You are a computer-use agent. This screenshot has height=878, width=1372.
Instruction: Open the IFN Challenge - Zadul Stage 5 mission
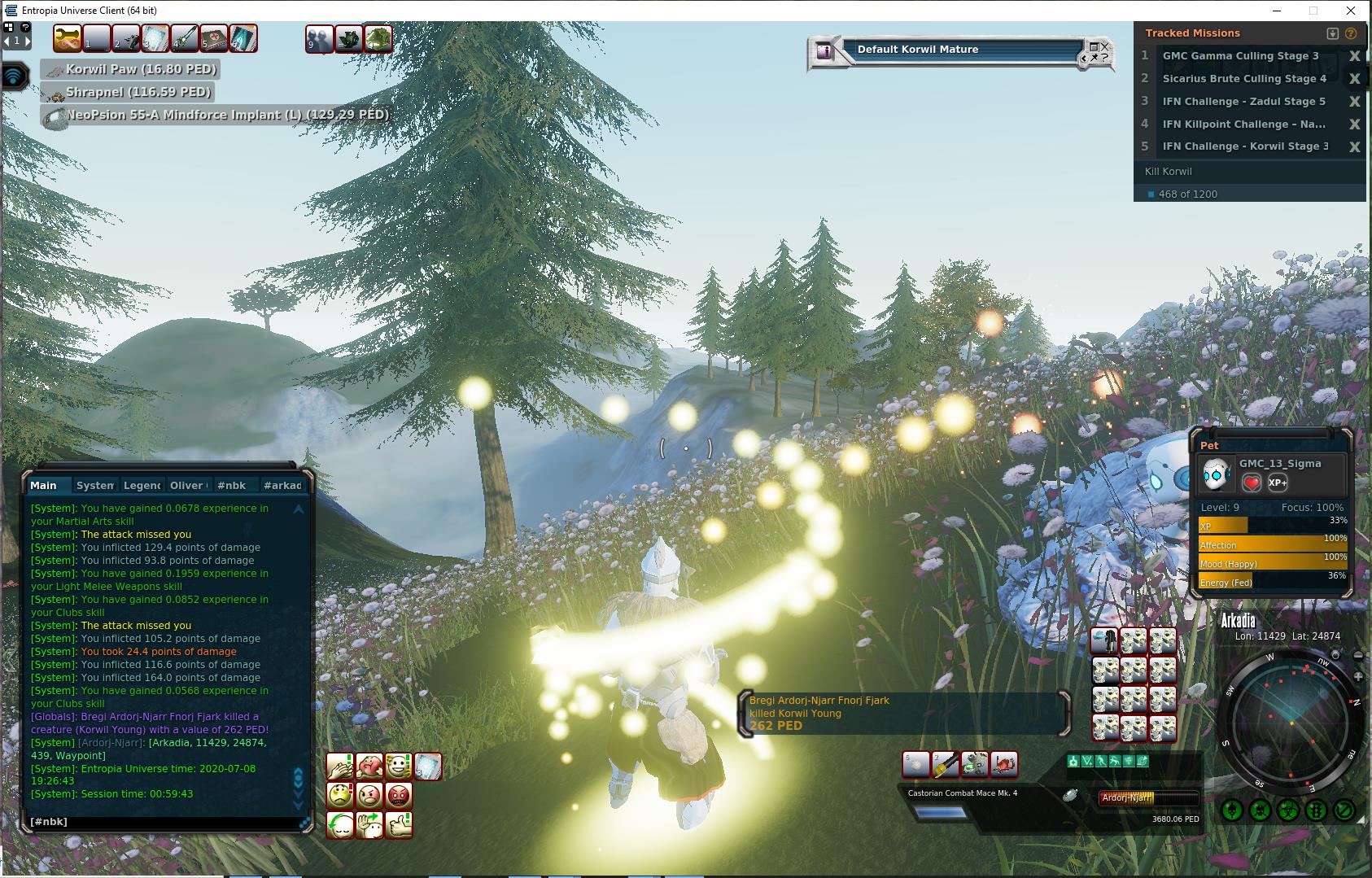coord(1243,102)
